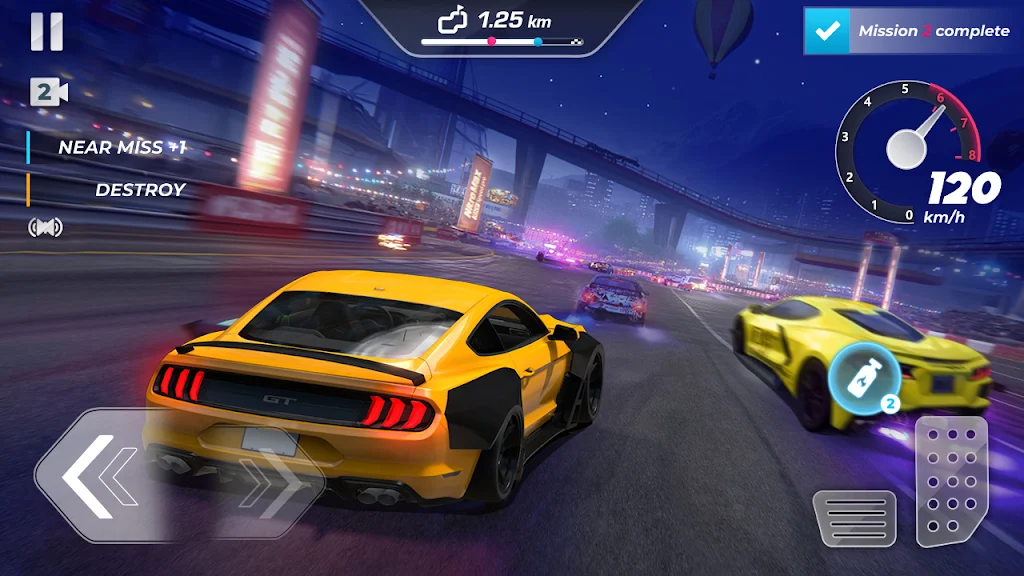Tap the horn signal icon
The width and height of the screenshot is (1024, 576).
pyautogui.click(x=45, y=227)
